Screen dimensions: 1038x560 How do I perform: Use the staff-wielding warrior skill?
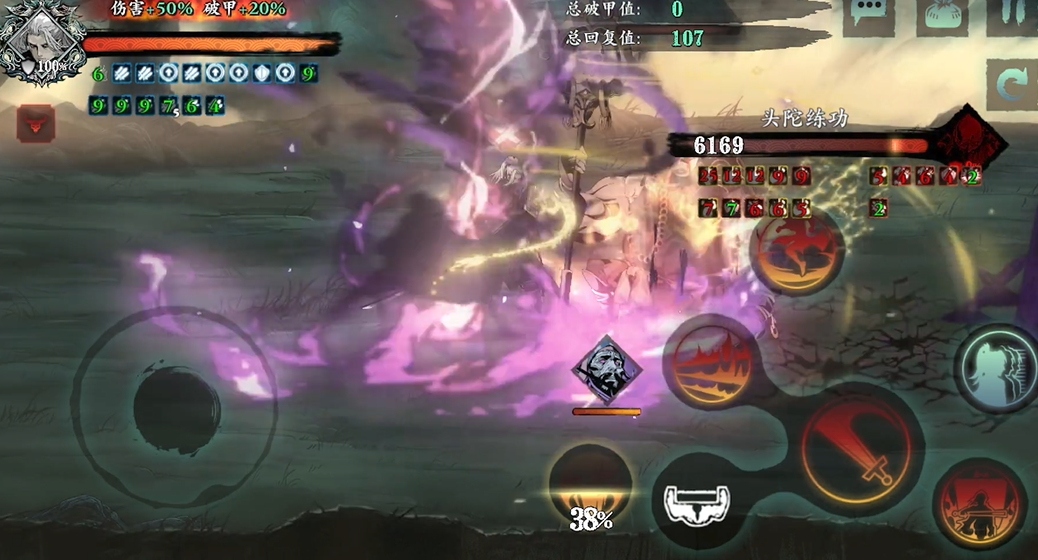coord(980,505)
